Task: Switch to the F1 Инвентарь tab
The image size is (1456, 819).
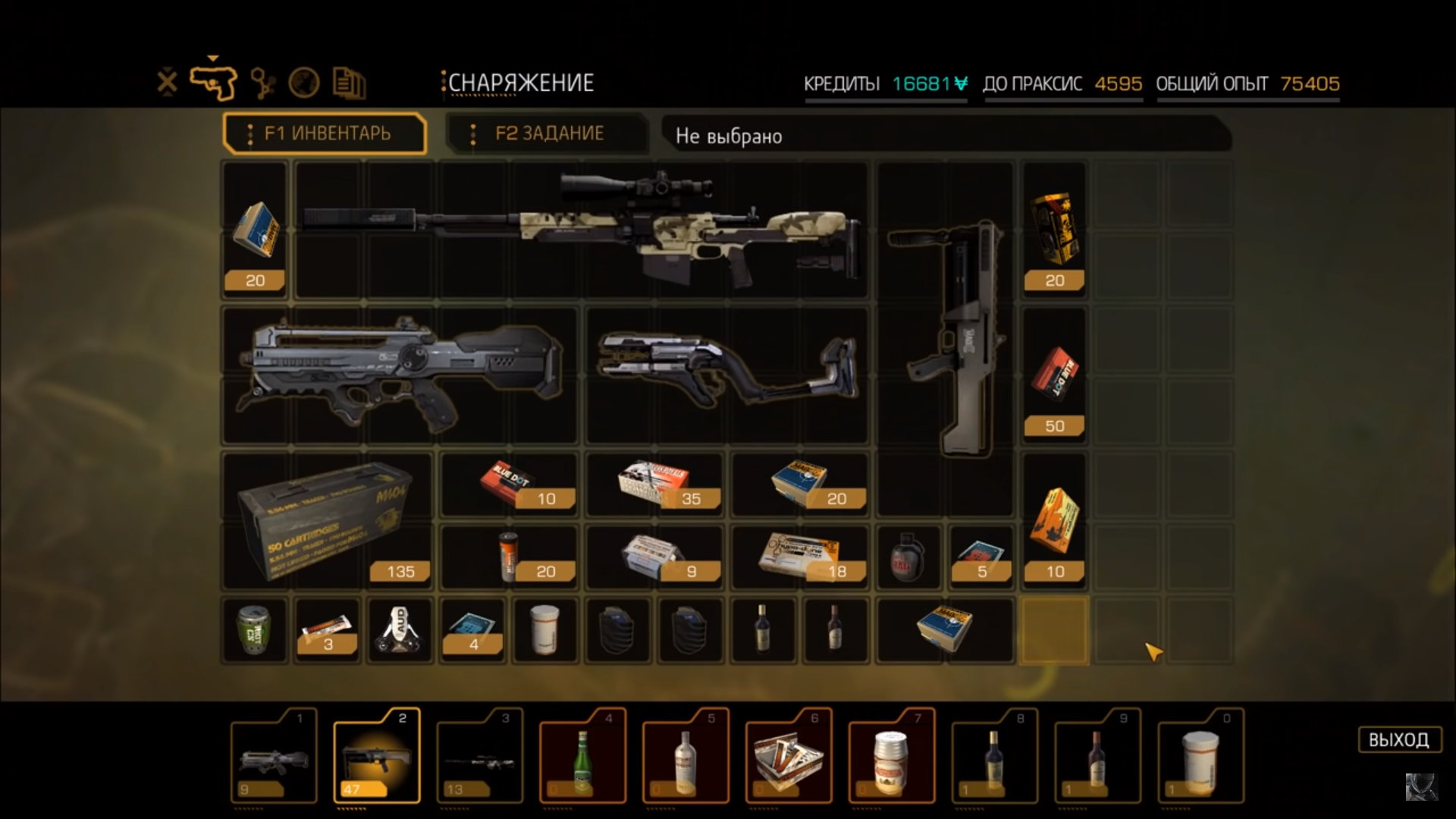Action: tap(325, 133)
